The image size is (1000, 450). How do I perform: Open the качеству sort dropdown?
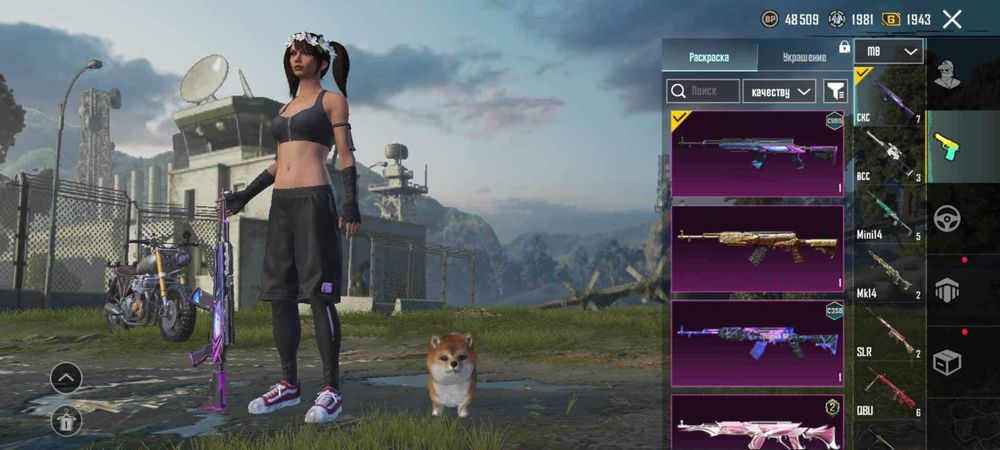781,91
